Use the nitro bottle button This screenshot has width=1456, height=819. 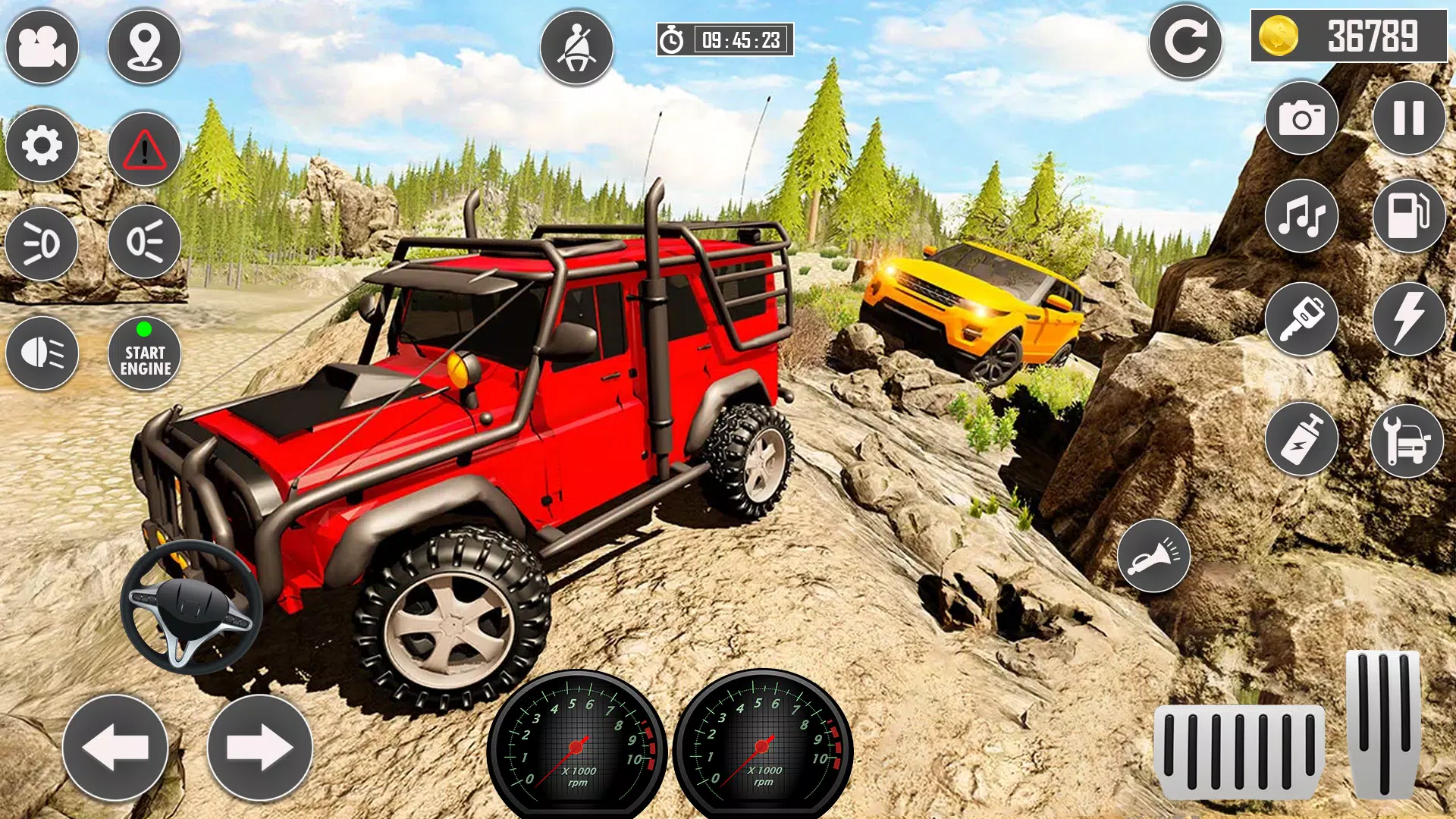coord(1302,439)
